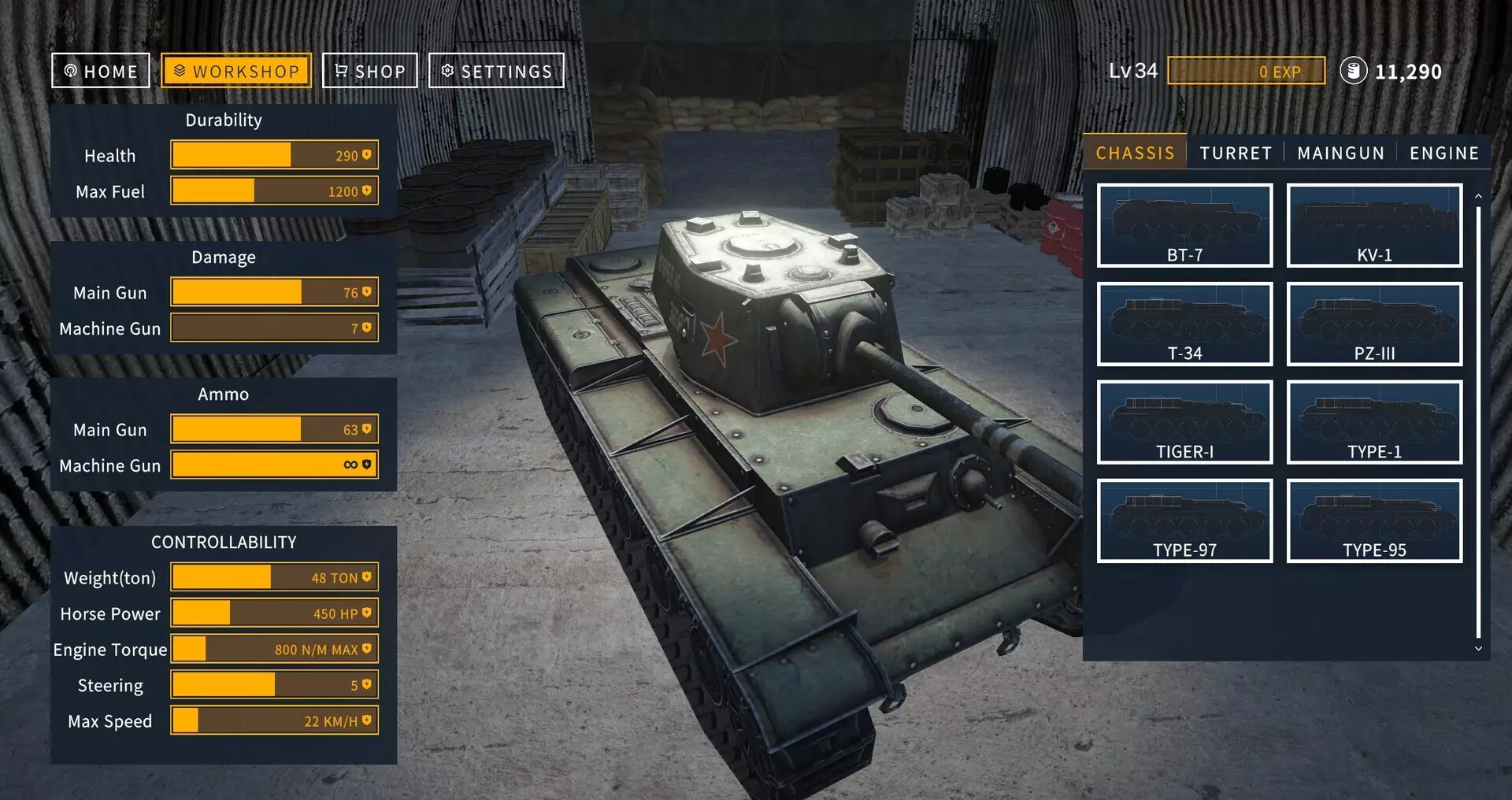Click the HOME button
Image resolution: width=1512 pixels, height=800 pixels.
pyautogui.click(x=100, y=70)
